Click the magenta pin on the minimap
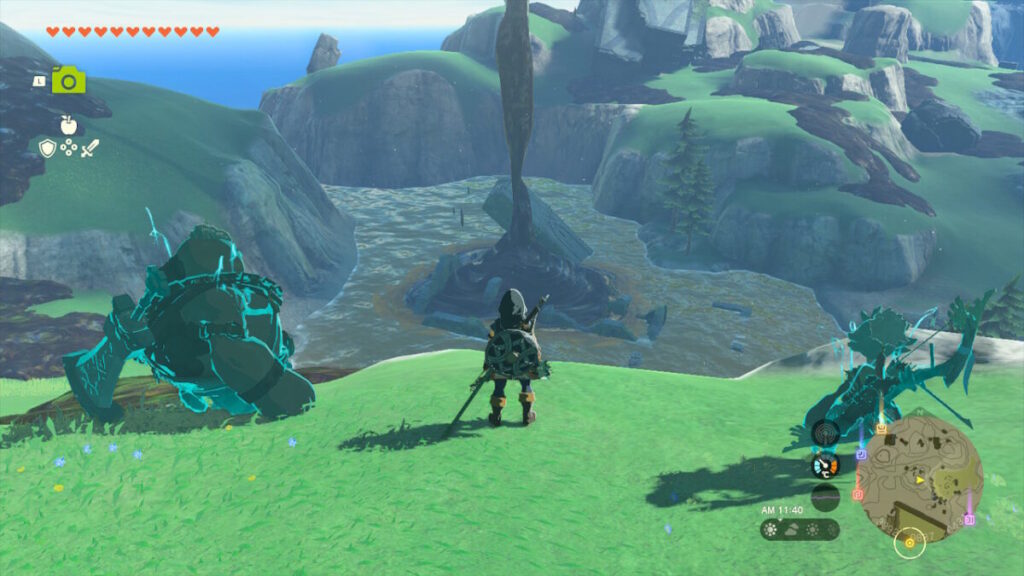 pos(968,520)
